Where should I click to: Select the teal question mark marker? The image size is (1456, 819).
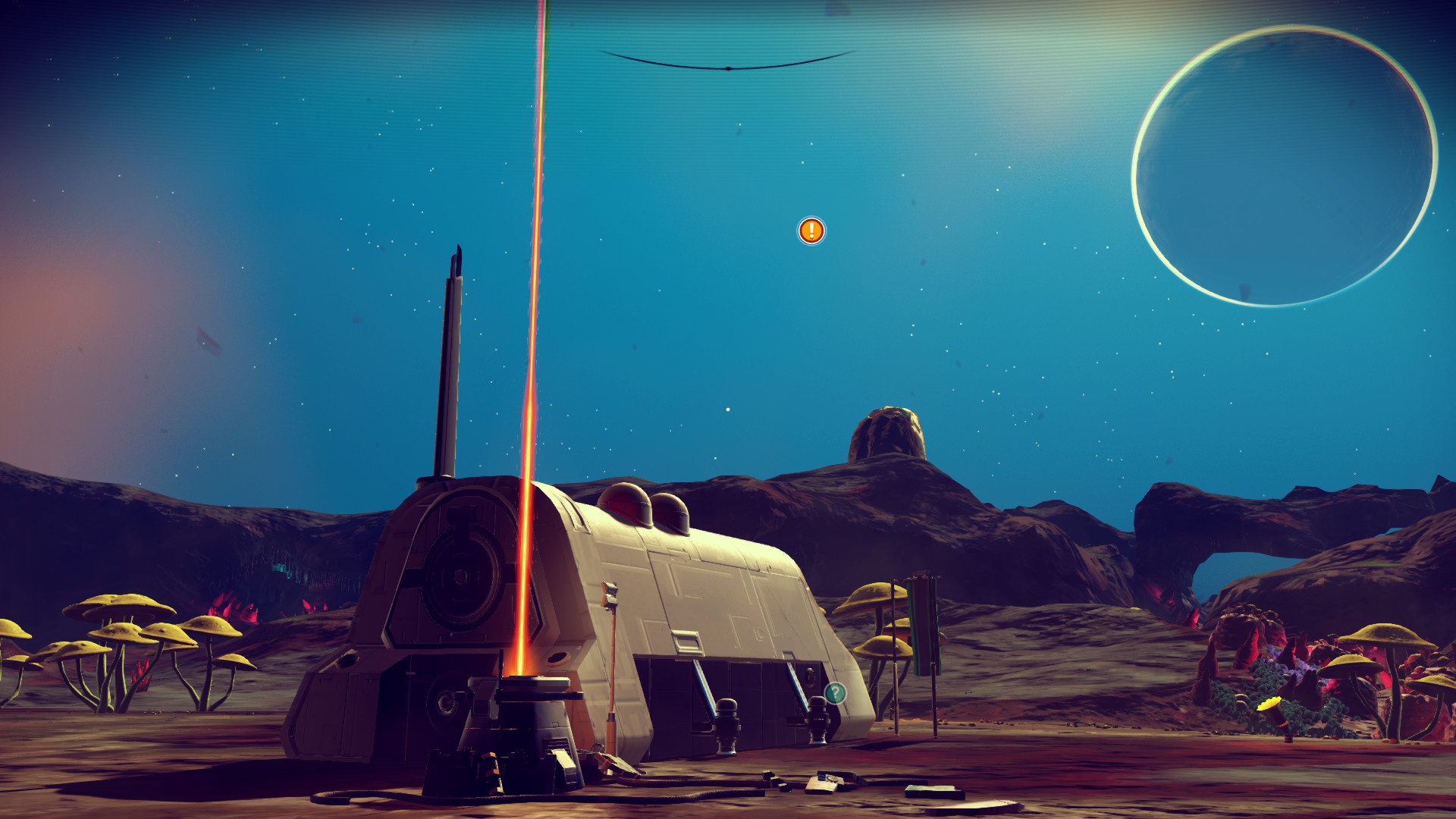[835, 692]
